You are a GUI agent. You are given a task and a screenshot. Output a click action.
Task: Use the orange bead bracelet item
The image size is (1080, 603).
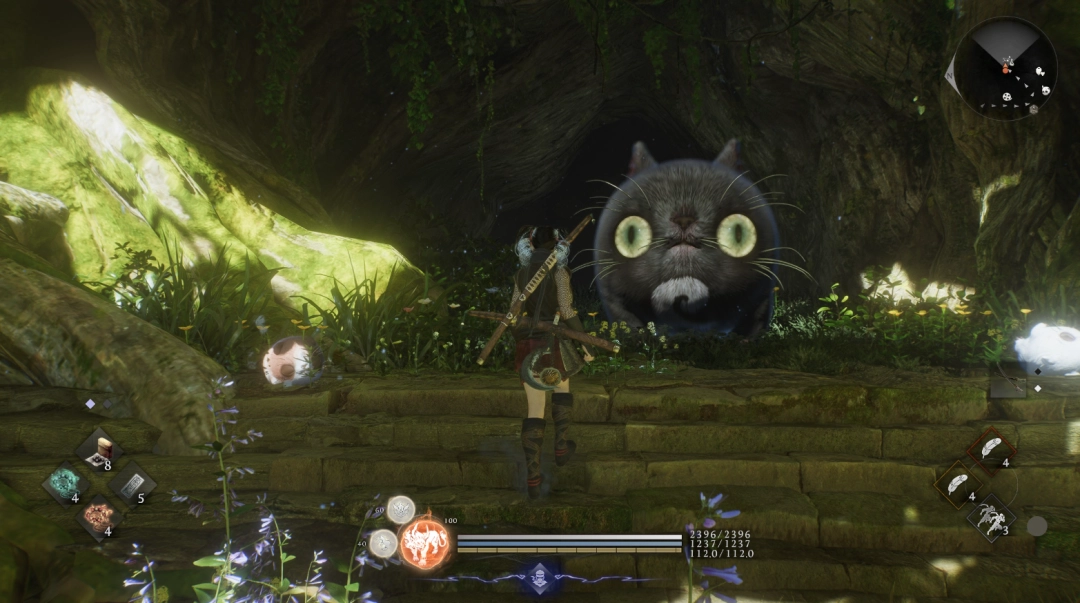(99, 516)
